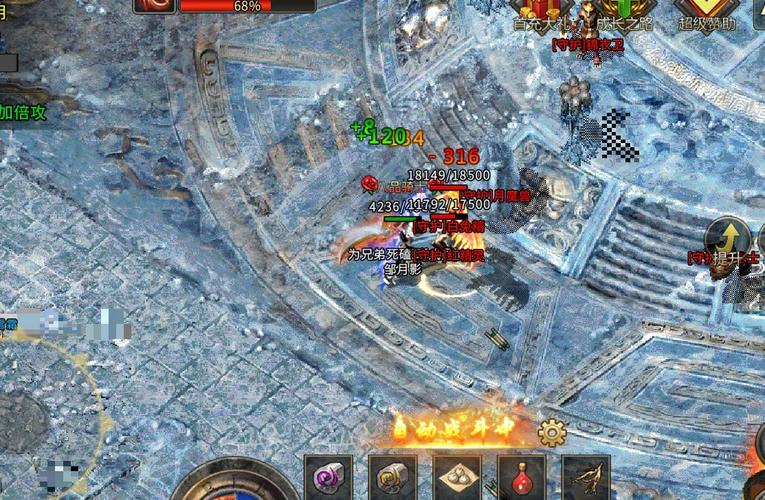
Task: Open the 超级赞助 super sponsor icon
Action: (708, 14)
